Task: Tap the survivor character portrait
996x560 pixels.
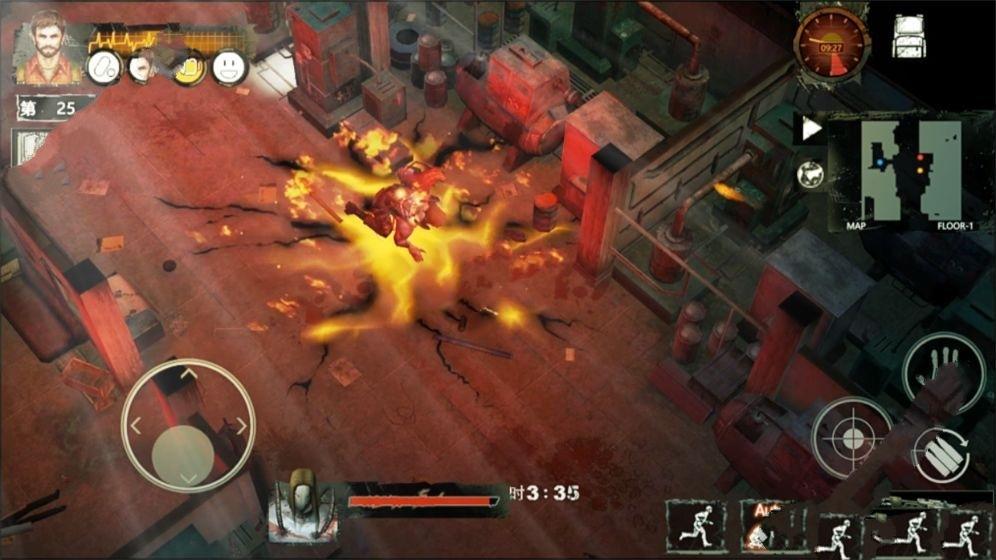Action: [x=42, y=47]
